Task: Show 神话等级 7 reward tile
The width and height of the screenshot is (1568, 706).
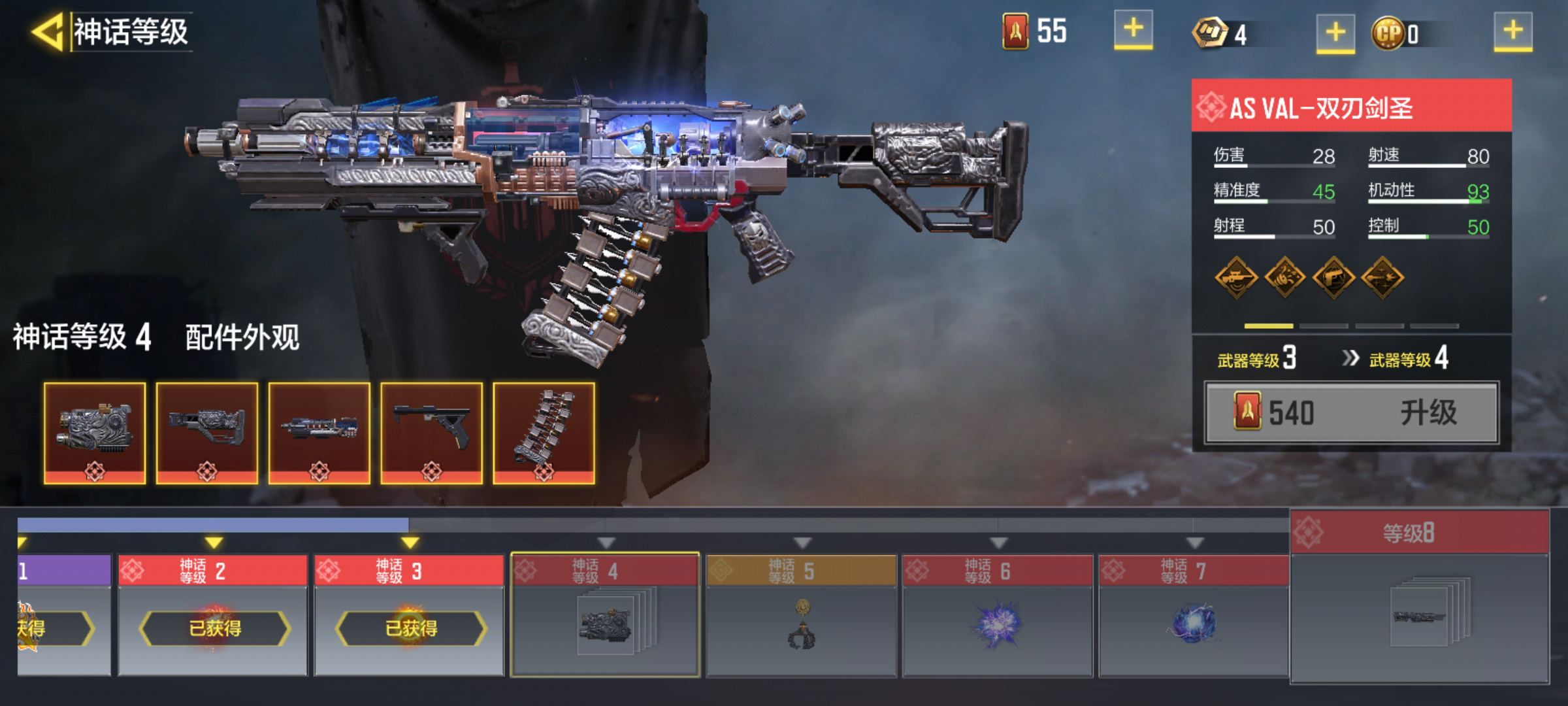Action: [1194, 616]
